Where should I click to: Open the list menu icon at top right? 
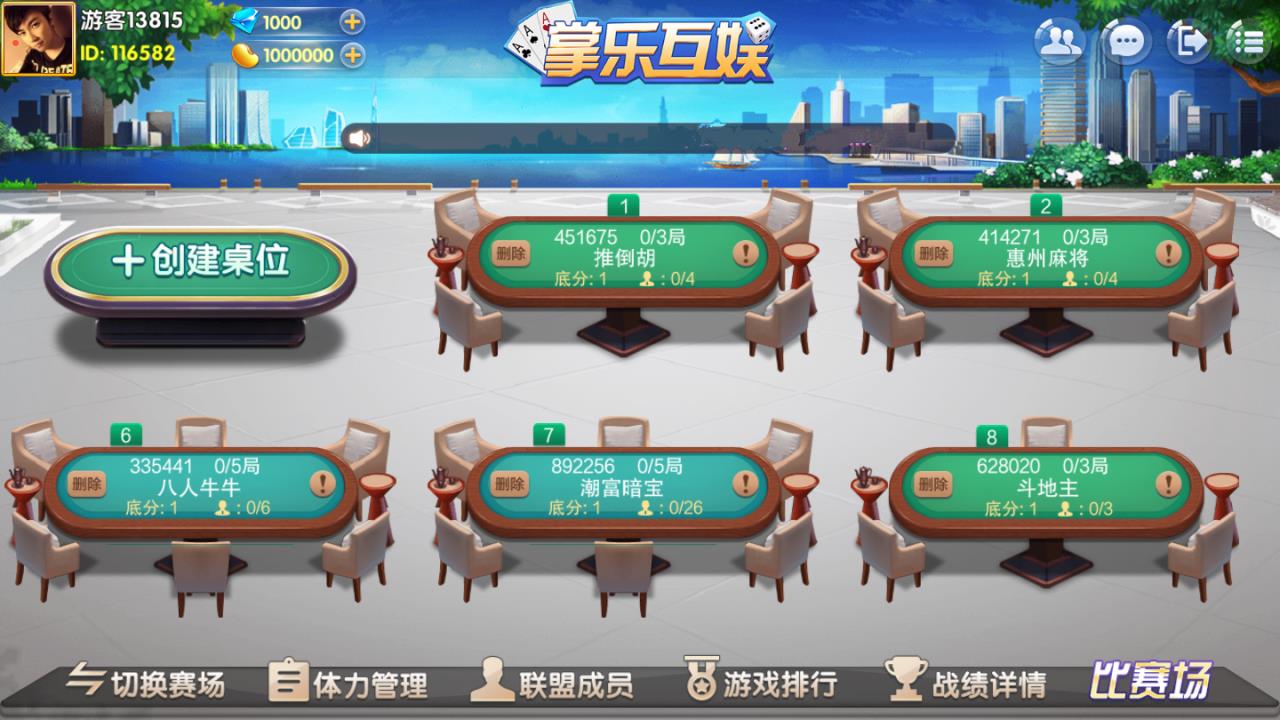(1247, 42)
